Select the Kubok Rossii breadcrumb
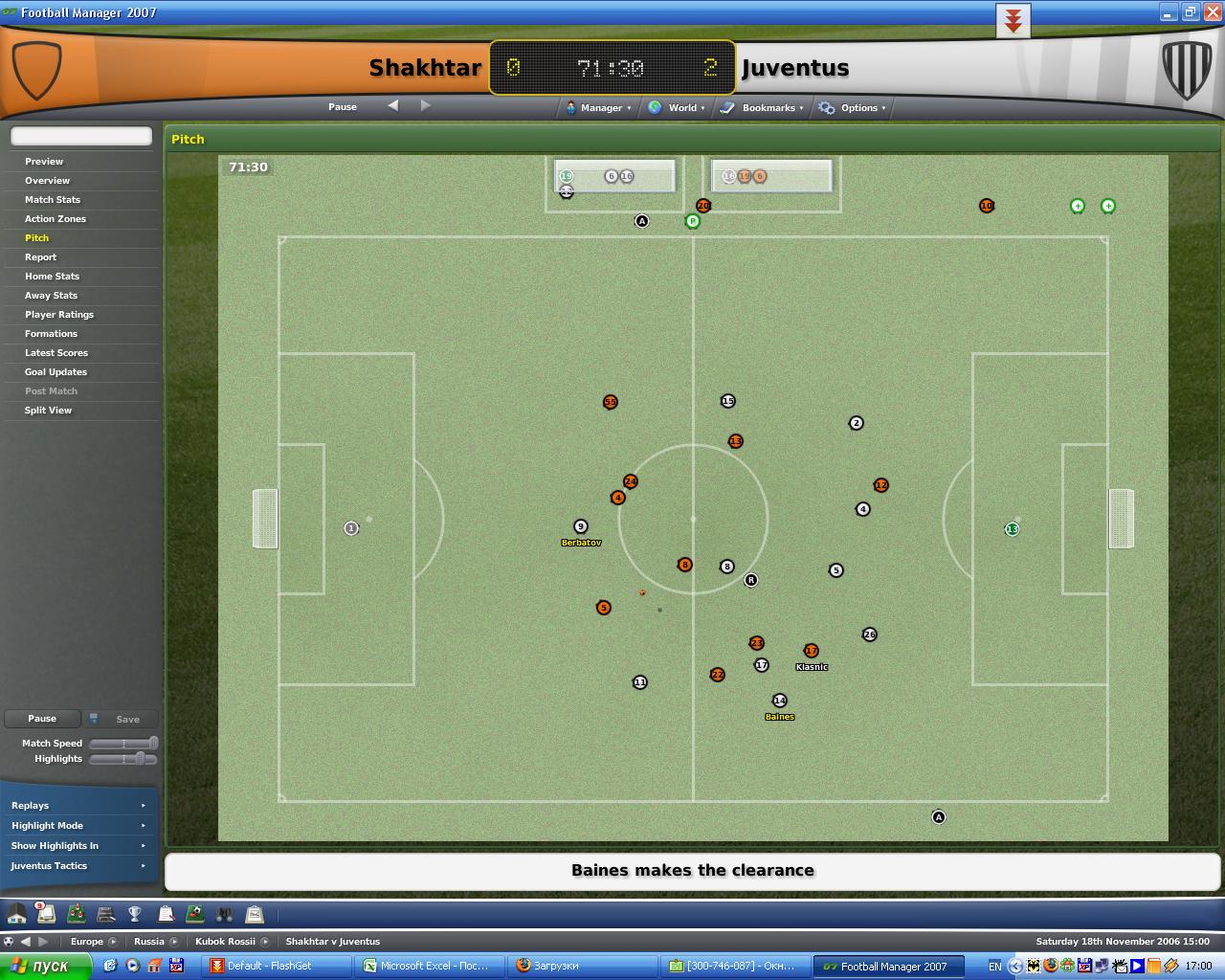Viewport: 1225px width, 980px height. (225, 941)
